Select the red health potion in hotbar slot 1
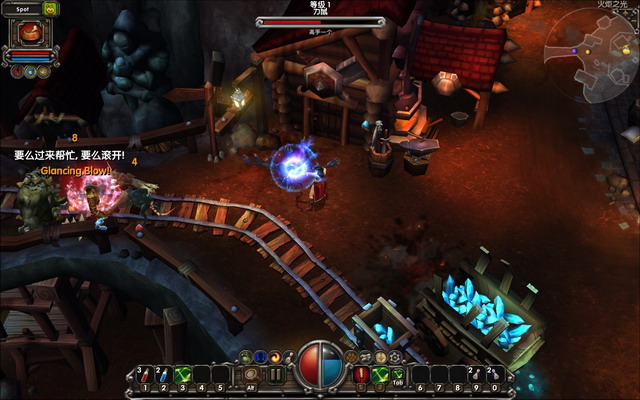Screen dimensions: 640x400 tap(144, 375)
